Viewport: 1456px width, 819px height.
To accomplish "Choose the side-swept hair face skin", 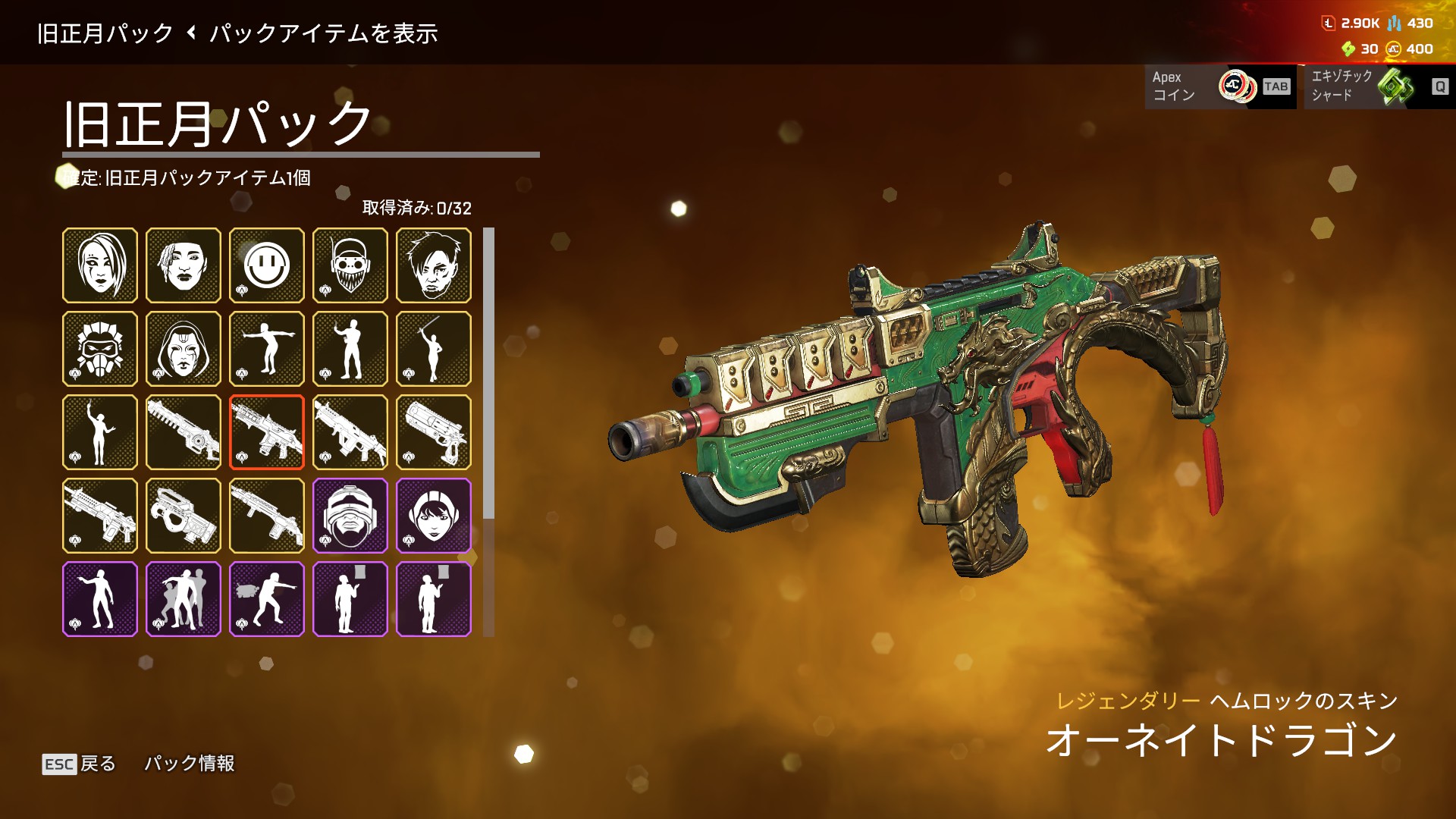I will click(100, 265).
